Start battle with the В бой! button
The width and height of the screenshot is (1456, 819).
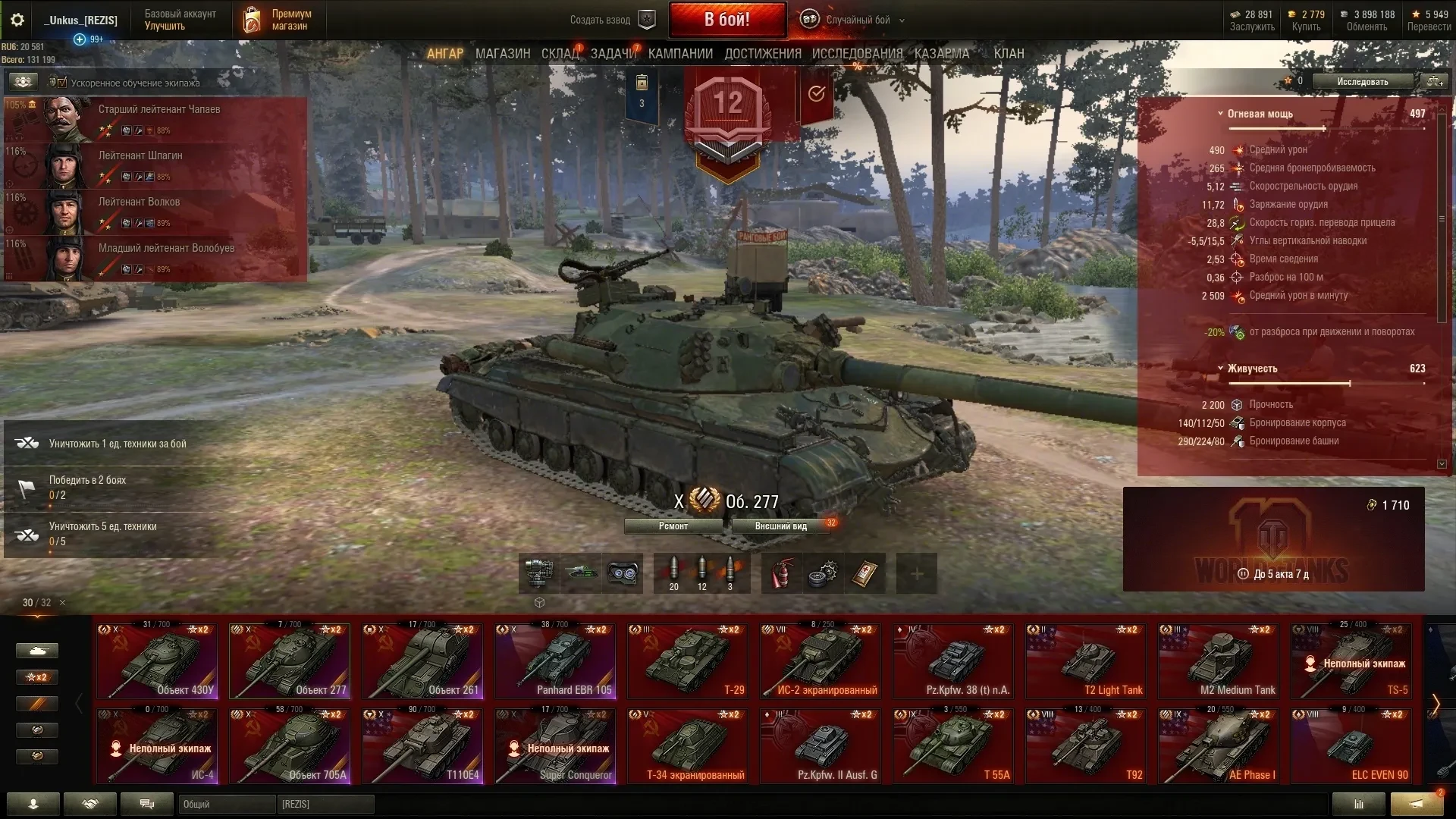(x=726, y=20)
